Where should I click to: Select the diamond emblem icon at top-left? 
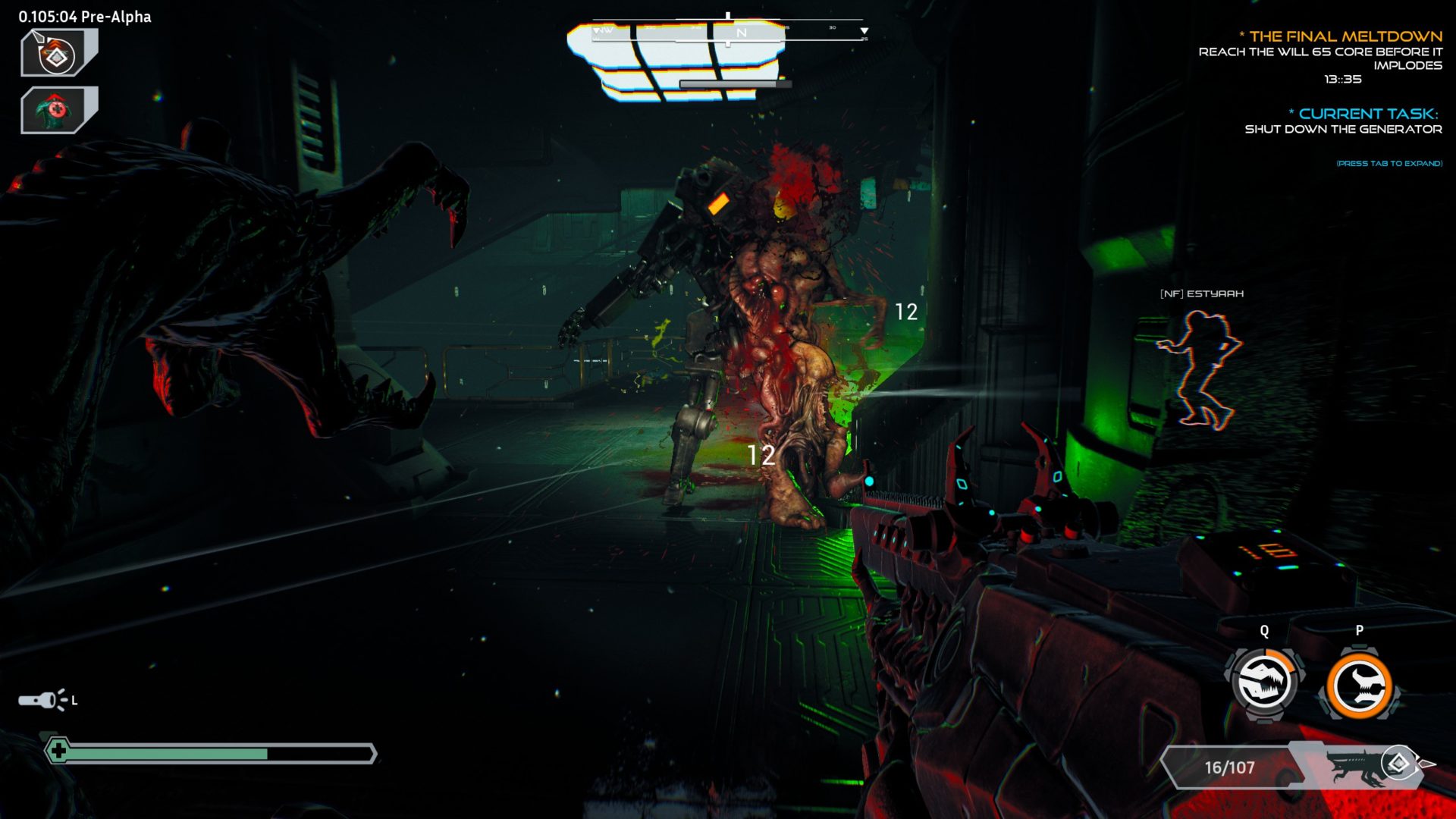[x=58, y=53]
